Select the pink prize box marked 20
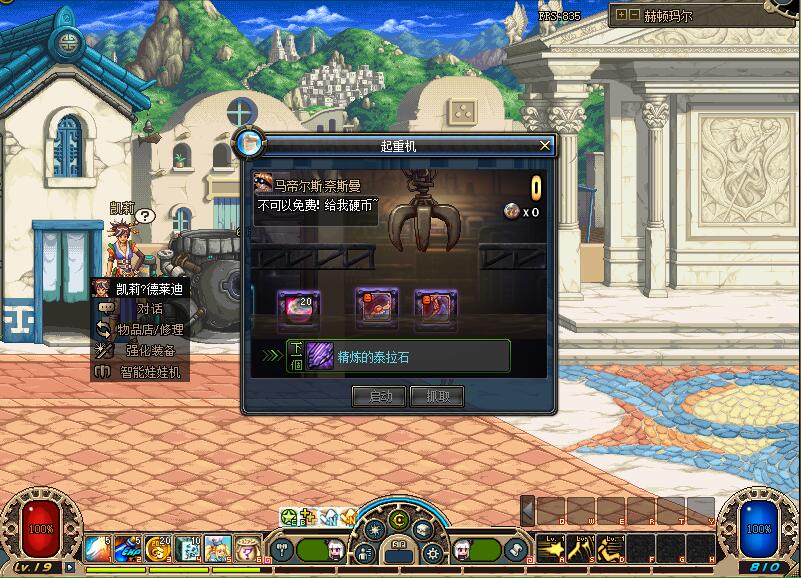This screenshot has height=578, width=801. pos(298,307)
